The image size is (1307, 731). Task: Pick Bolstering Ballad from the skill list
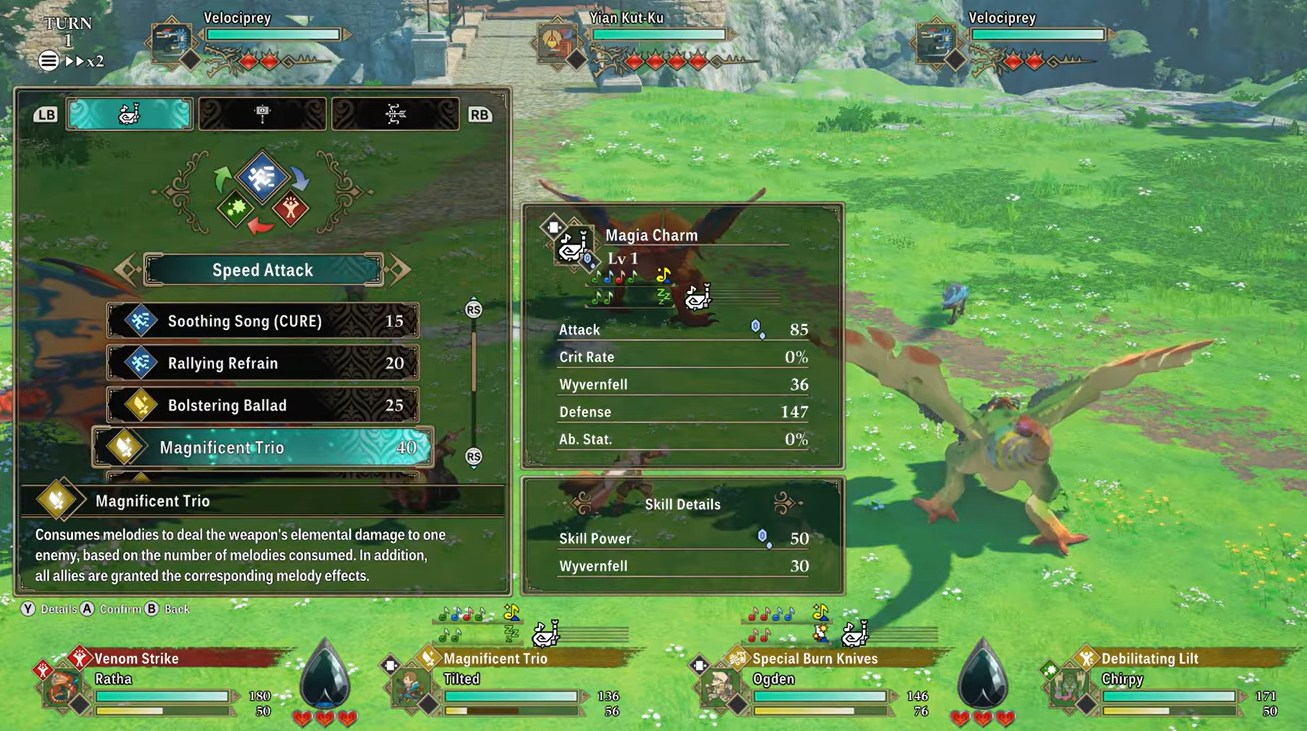(x=262, y=405)
